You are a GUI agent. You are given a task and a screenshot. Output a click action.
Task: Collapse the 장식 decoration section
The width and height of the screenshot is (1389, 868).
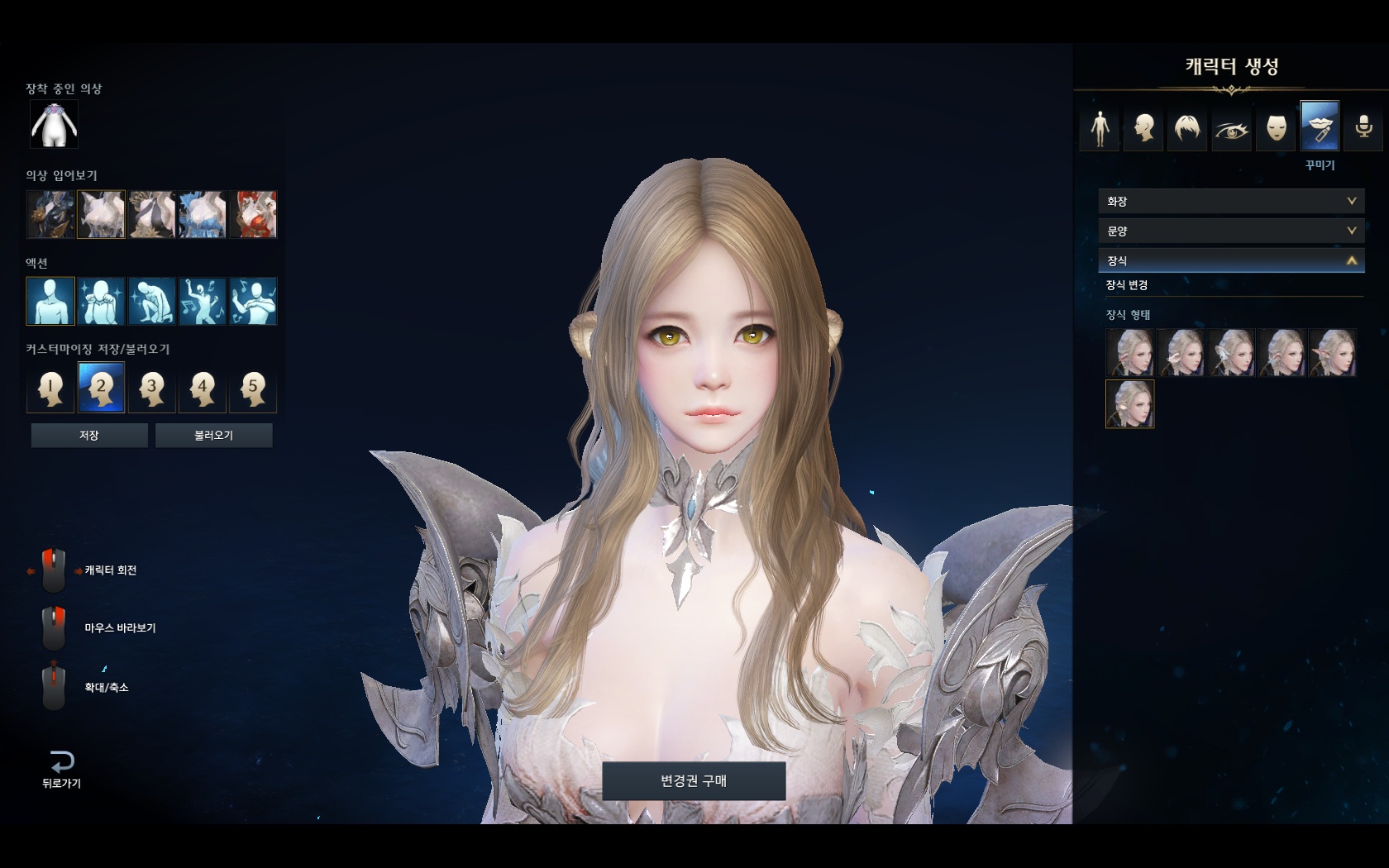click(x=1231, y=260)
